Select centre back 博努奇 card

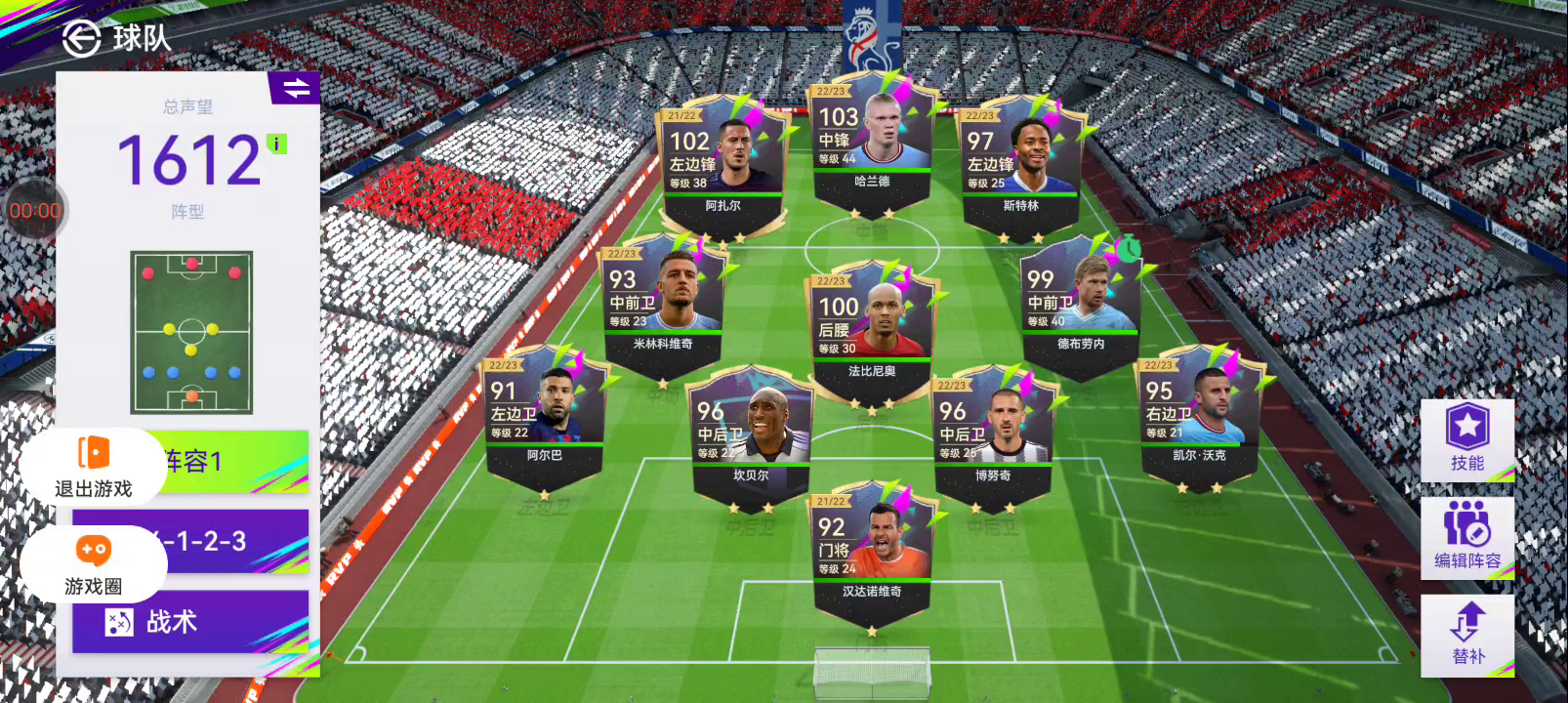coord(992,436)
